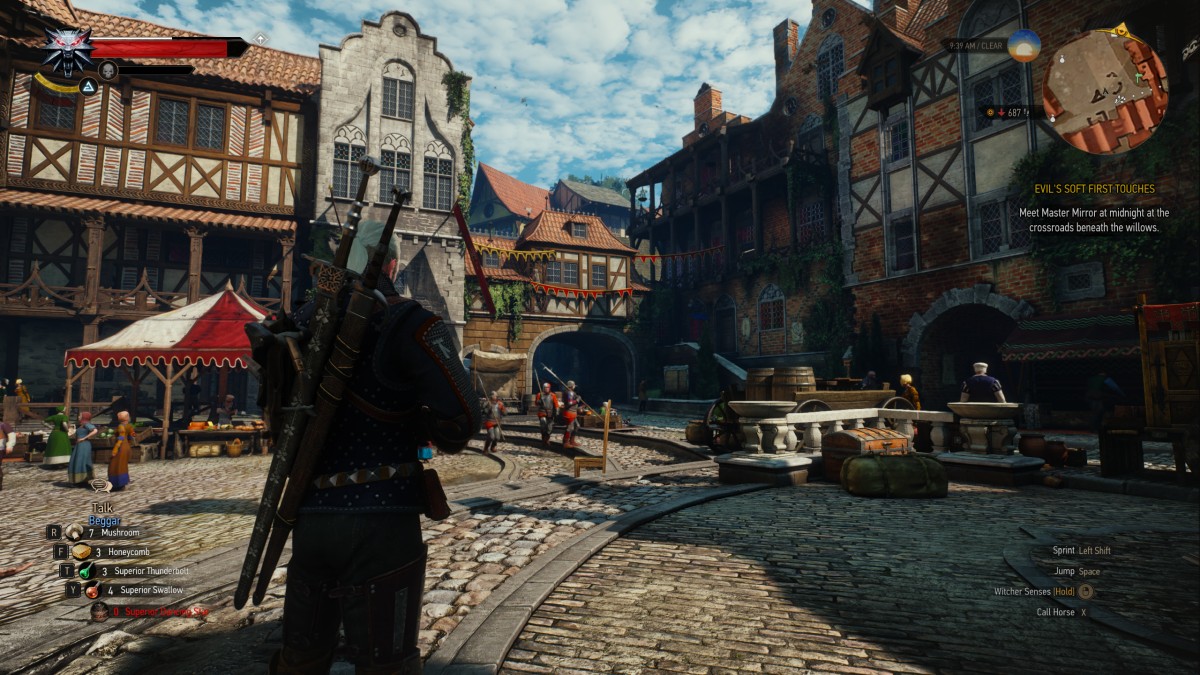
Task: Click the wolf medallion icon
Action: point(68,49)
